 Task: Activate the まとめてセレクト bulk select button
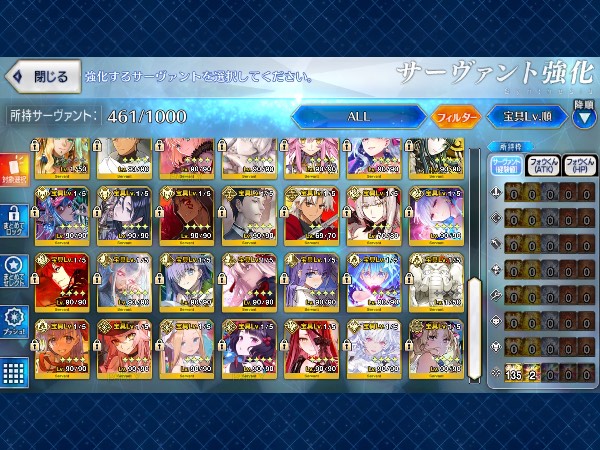click(14, 275)
